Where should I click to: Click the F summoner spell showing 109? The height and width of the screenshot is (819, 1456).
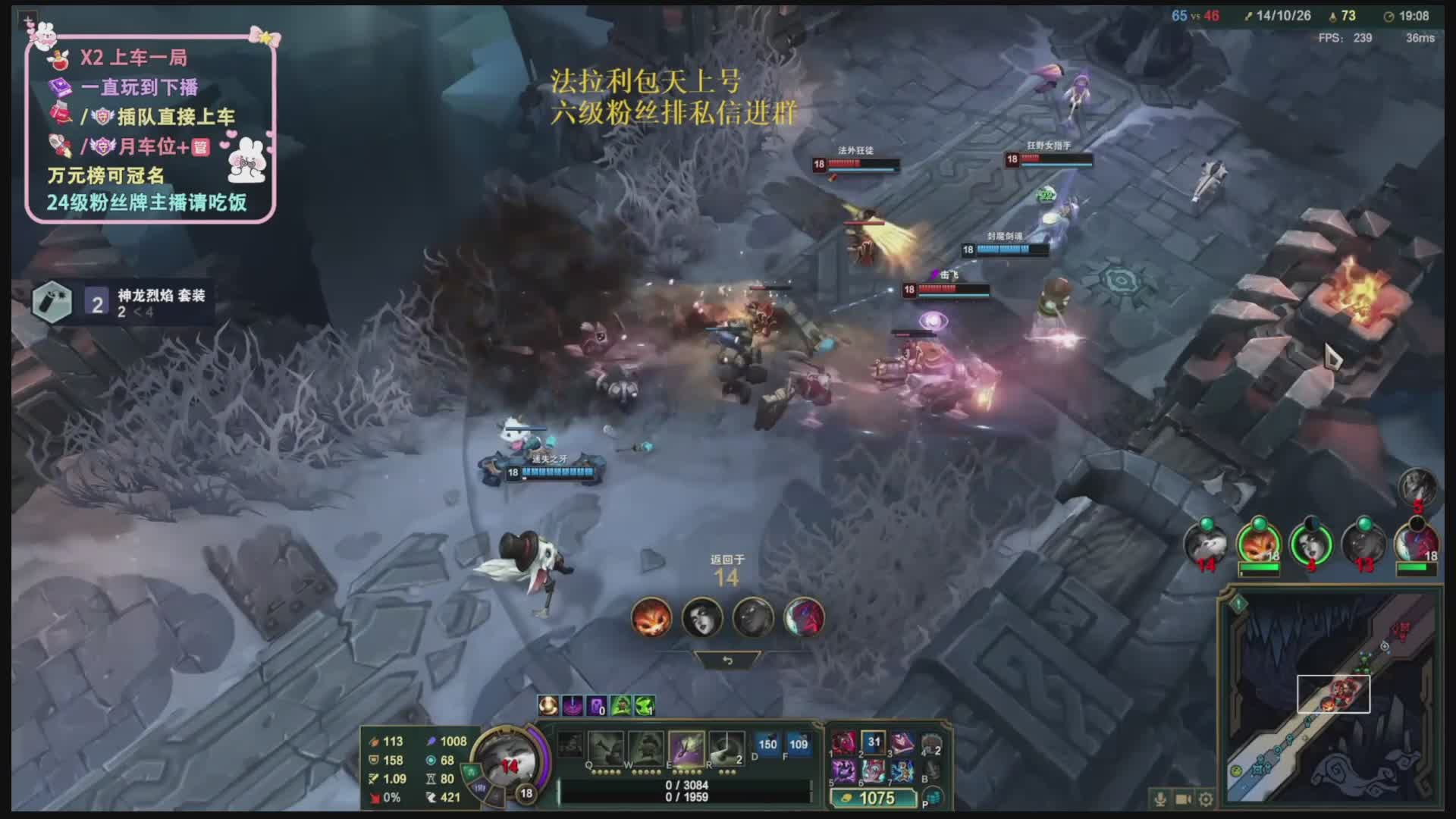pos(799,745)
